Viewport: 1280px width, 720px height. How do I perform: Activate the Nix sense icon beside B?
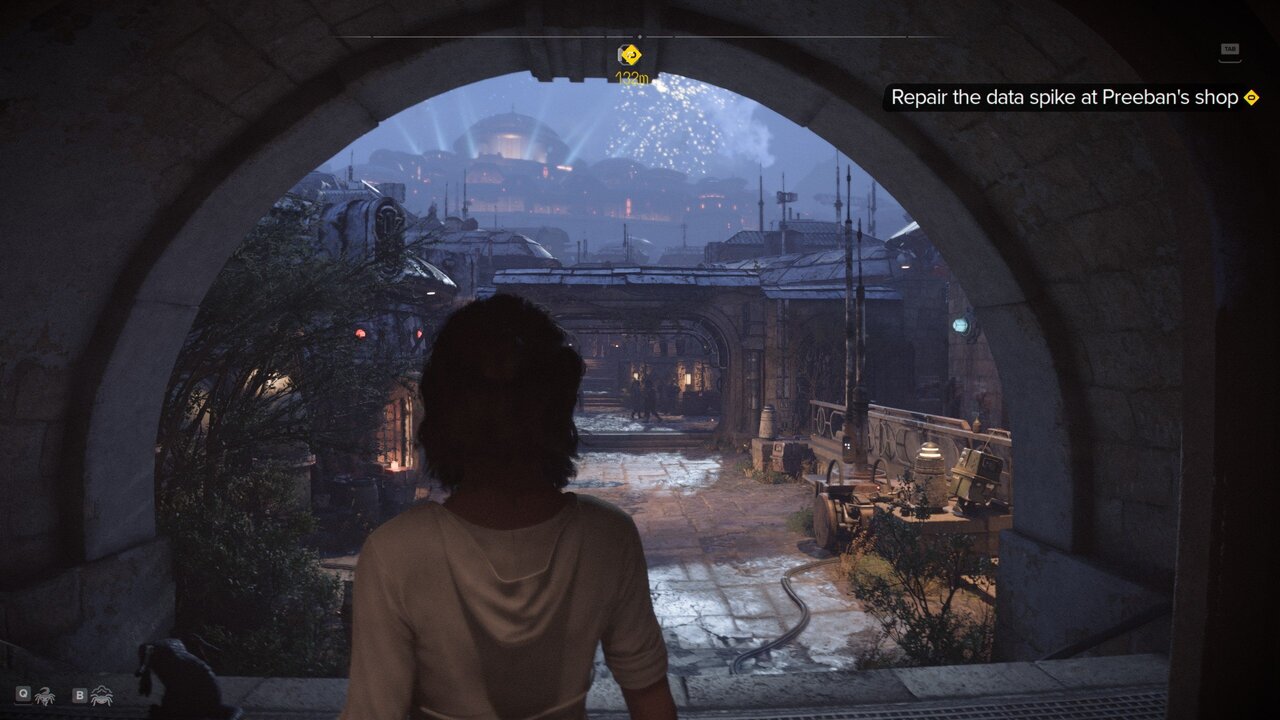tap(101, 695)
